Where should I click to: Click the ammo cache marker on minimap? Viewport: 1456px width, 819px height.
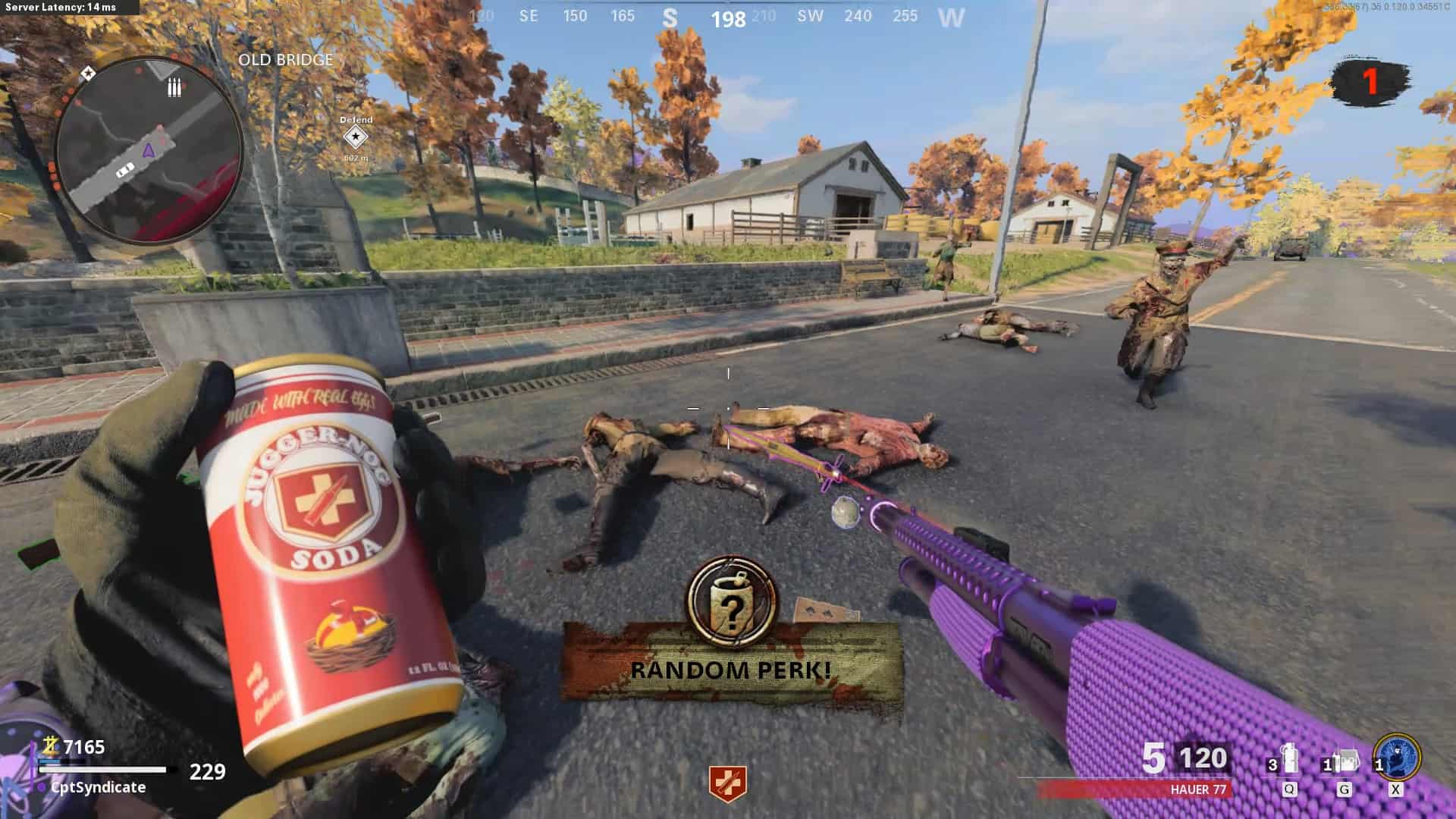click(174, 88)
